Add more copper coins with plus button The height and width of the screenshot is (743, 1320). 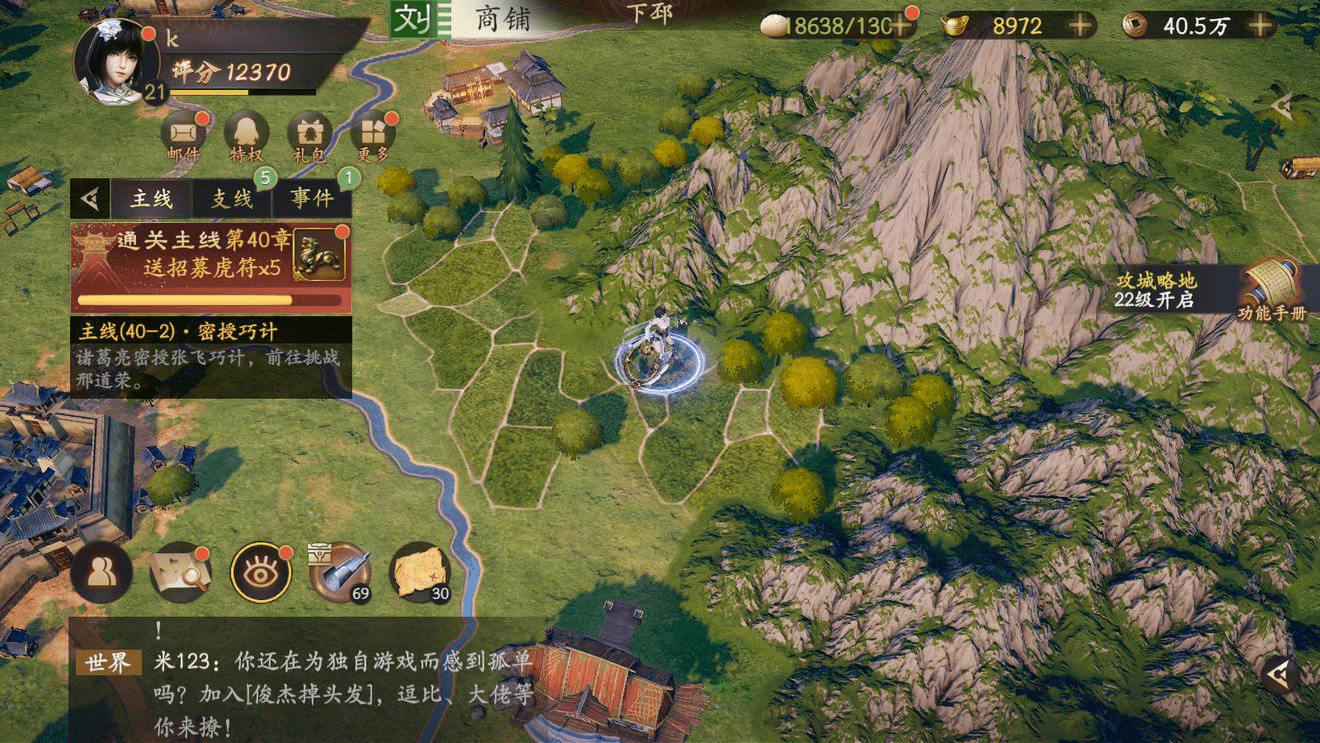pyautogui.click(x=1262, y=26)
